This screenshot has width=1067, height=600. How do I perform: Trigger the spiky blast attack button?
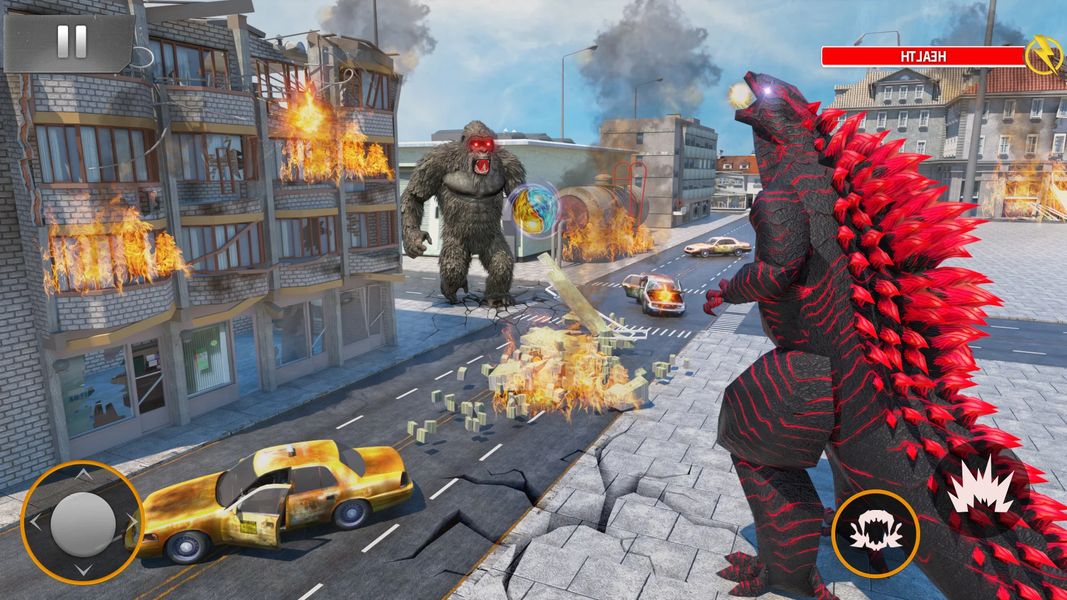(x=979, y=487)
